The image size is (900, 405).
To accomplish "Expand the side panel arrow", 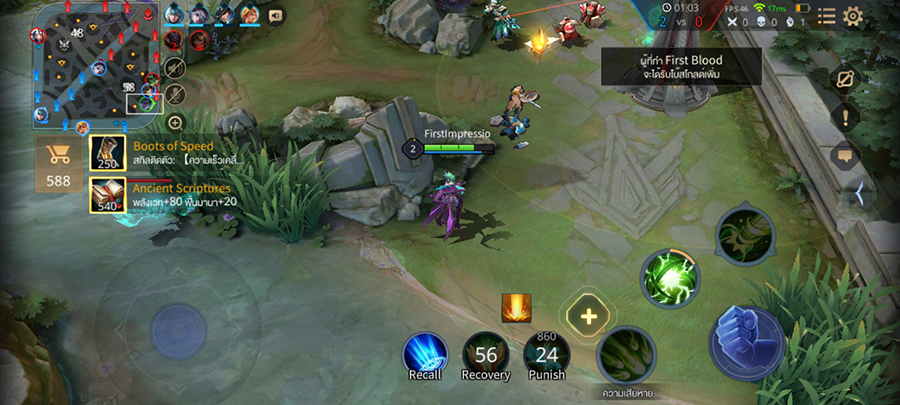I will click(x=856, y=194).
